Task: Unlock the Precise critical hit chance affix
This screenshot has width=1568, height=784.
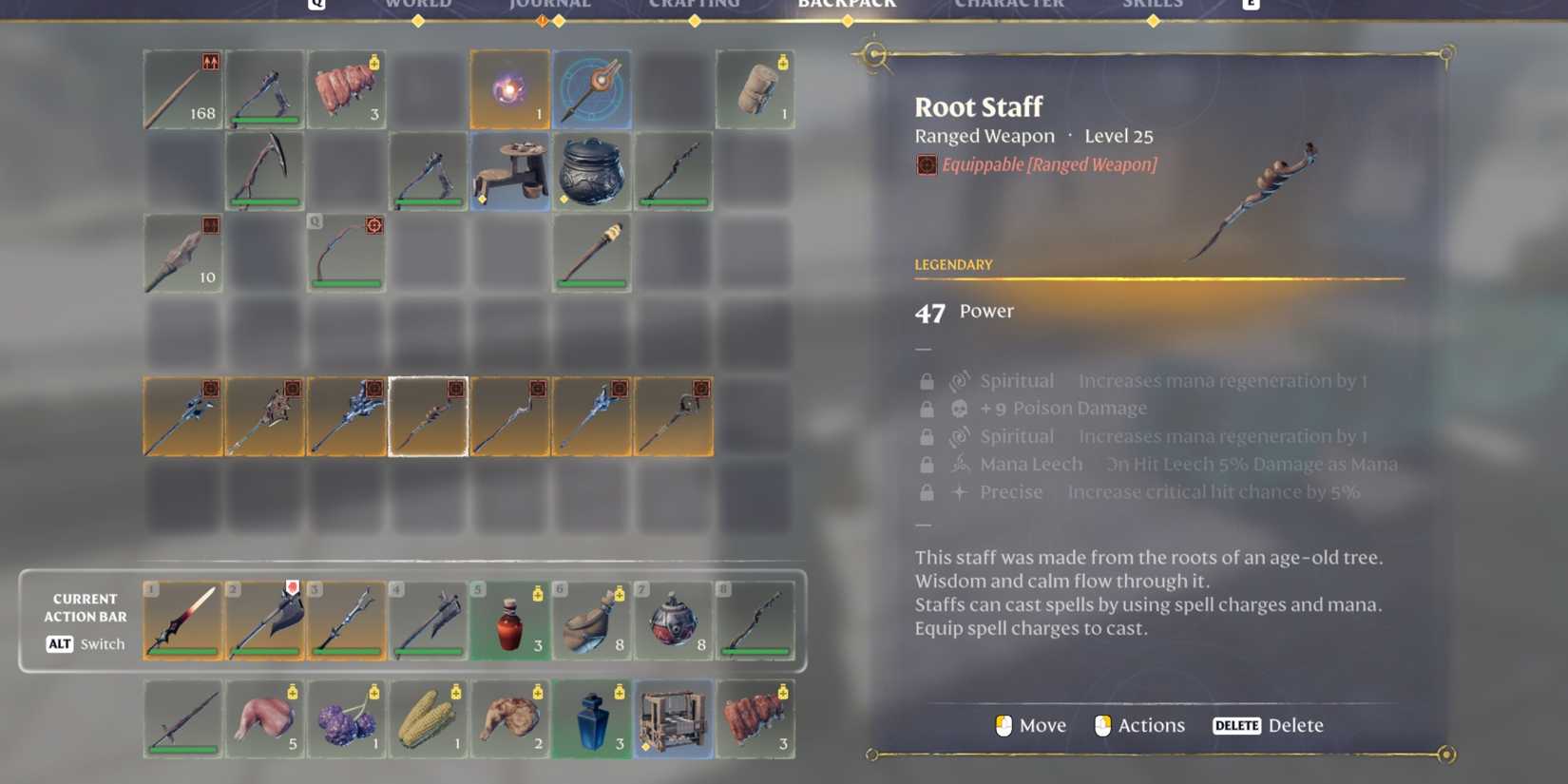Action: coord(927,491)
